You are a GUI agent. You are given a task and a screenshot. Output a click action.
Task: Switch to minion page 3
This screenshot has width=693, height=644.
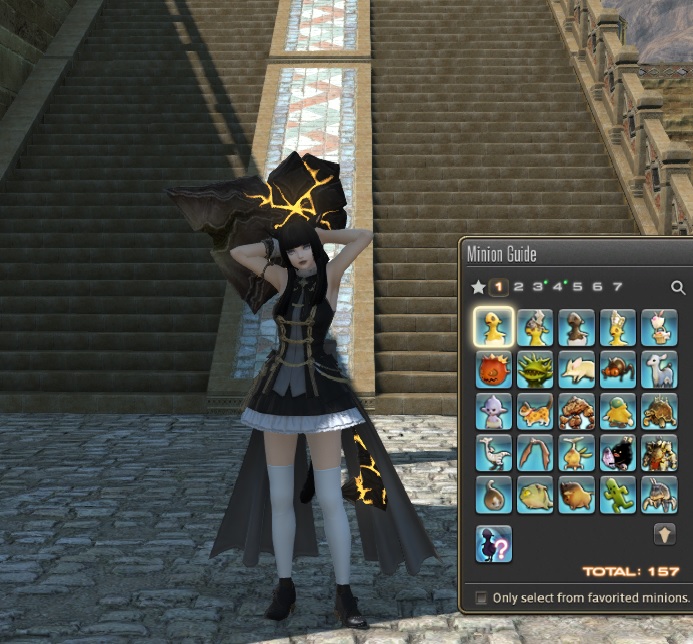537,287
